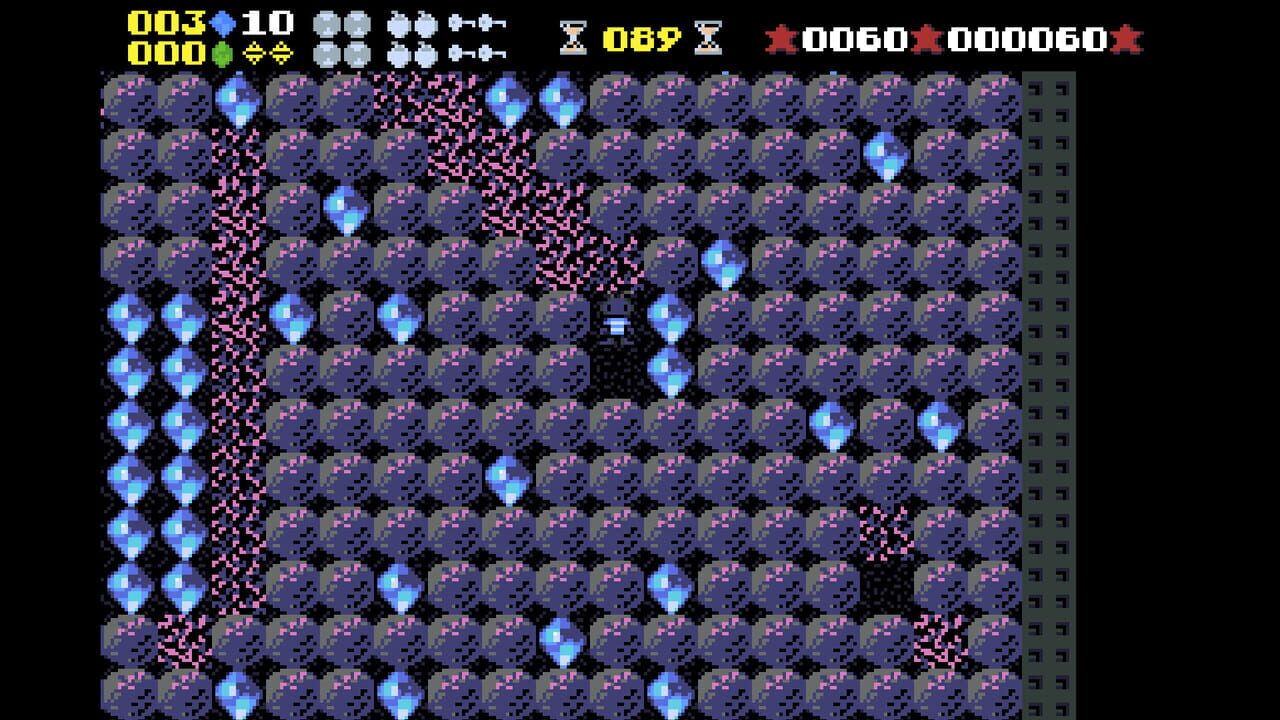The width and height of the screenshot is (1280, 720).
Task: Click the left hourglass timer icon
Action: [573, 35]
